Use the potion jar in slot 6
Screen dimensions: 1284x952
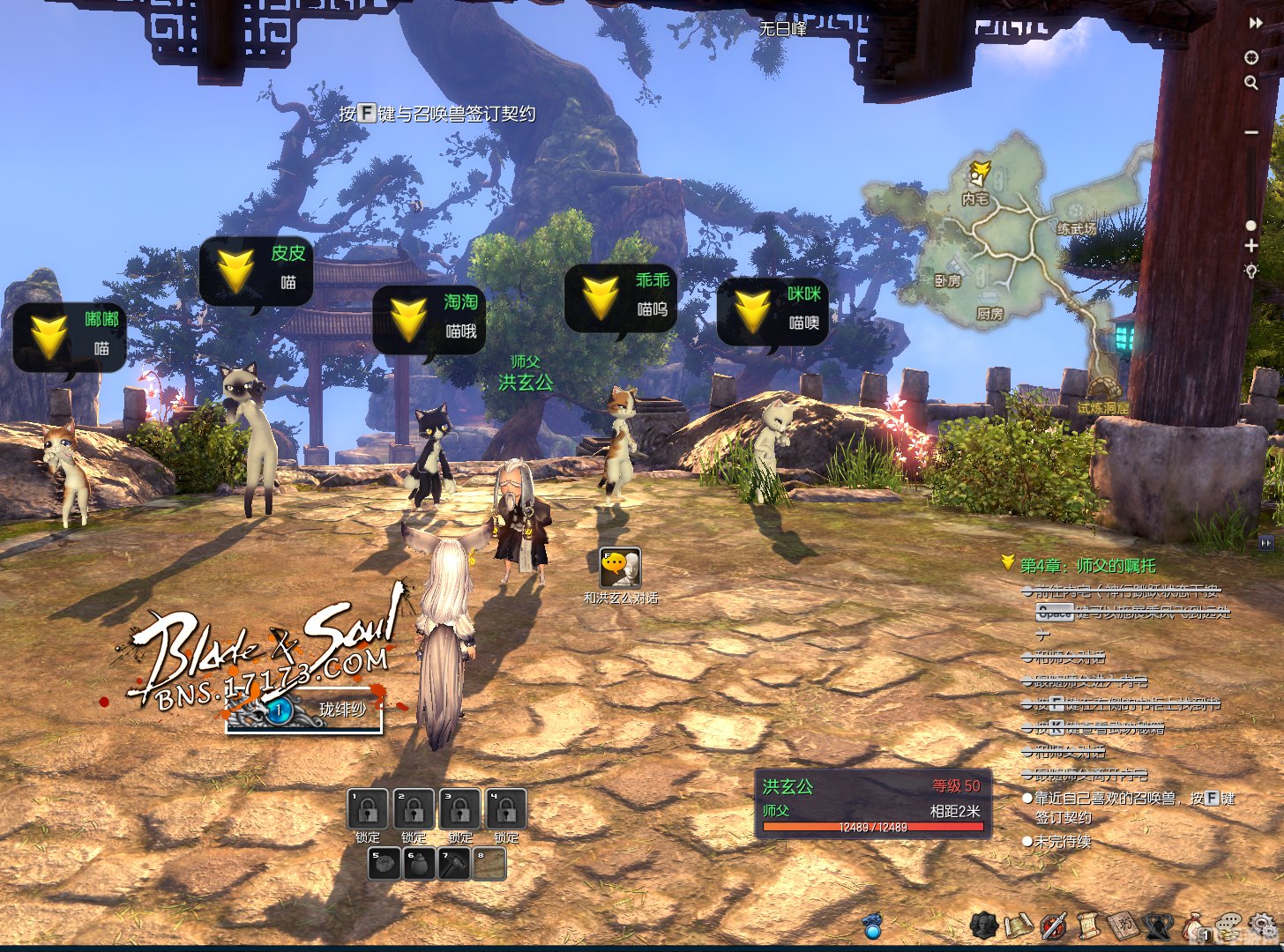[x=419, y=864]
